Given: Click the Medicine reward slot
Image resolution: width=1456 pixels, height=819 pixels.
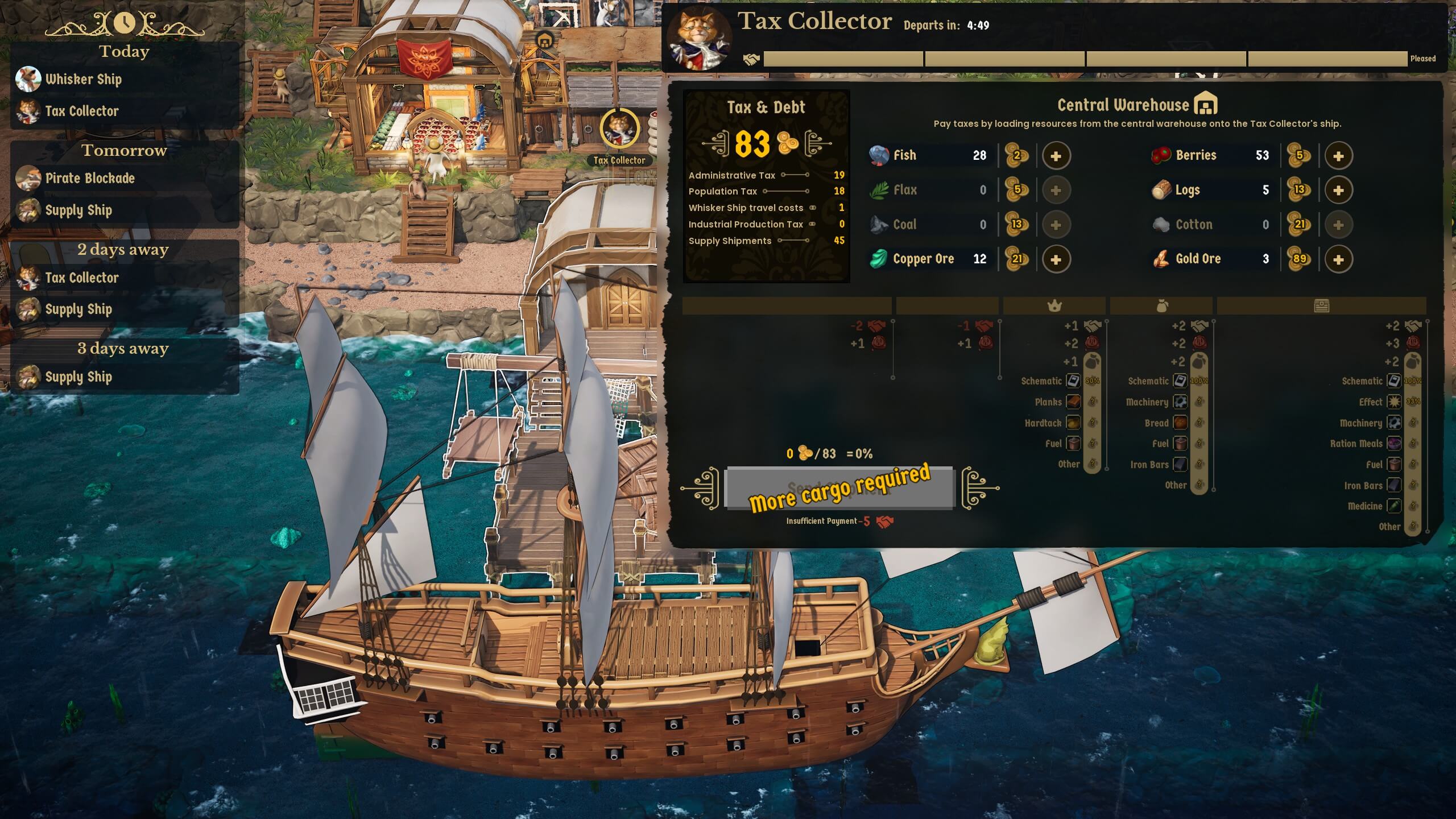Looking at the screenshot, I should pos(1395,506).
